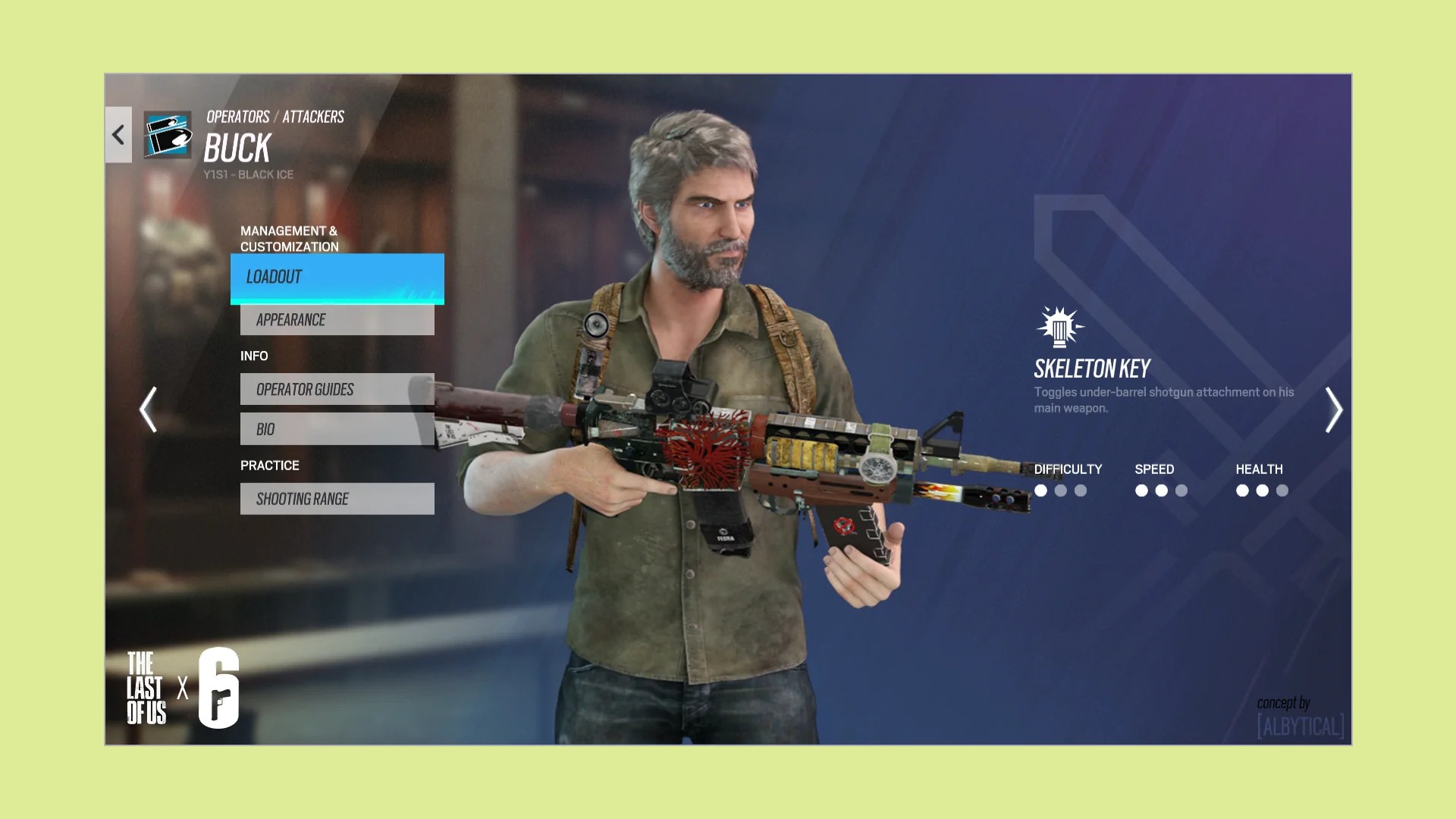This screenshot has width=1456, height=819.
Task: Click the Attackers breadcrumb link
Action: point(313,117)
